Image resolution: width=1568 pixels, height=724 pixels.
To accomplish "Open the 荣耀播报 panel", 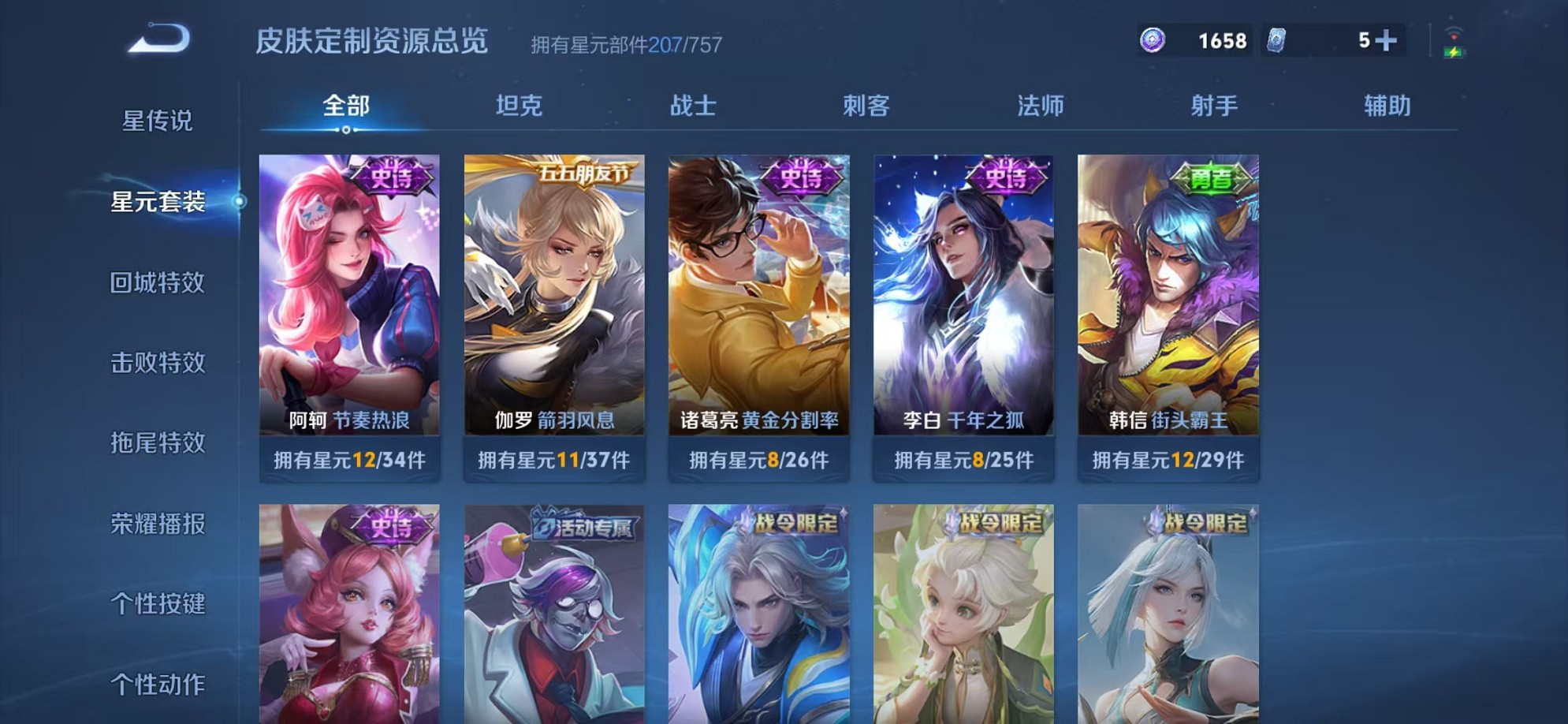I will (x=156, y=525).
